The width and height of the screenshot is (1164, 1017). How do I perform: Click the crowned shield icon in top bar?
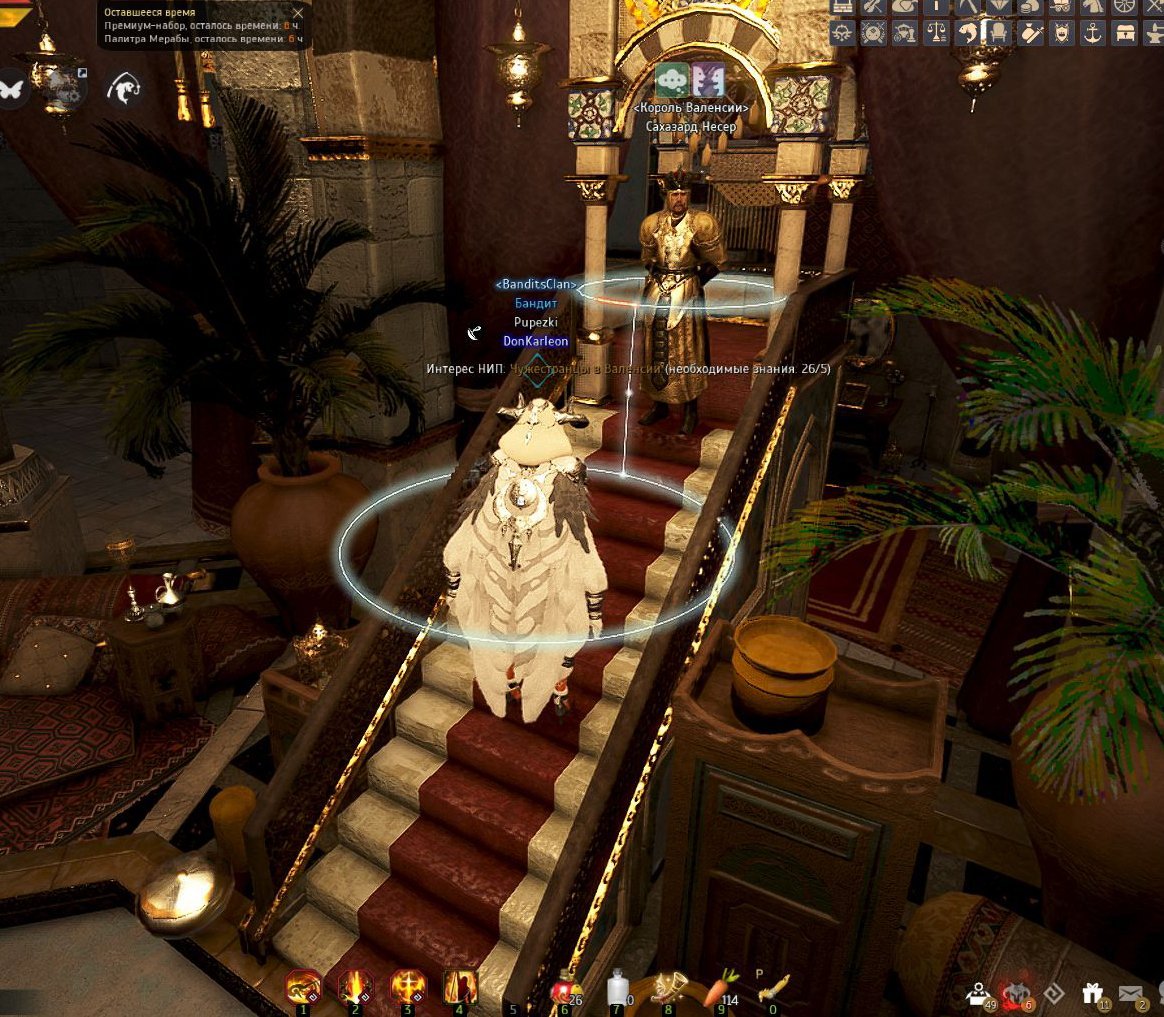tap(1059, 33)
